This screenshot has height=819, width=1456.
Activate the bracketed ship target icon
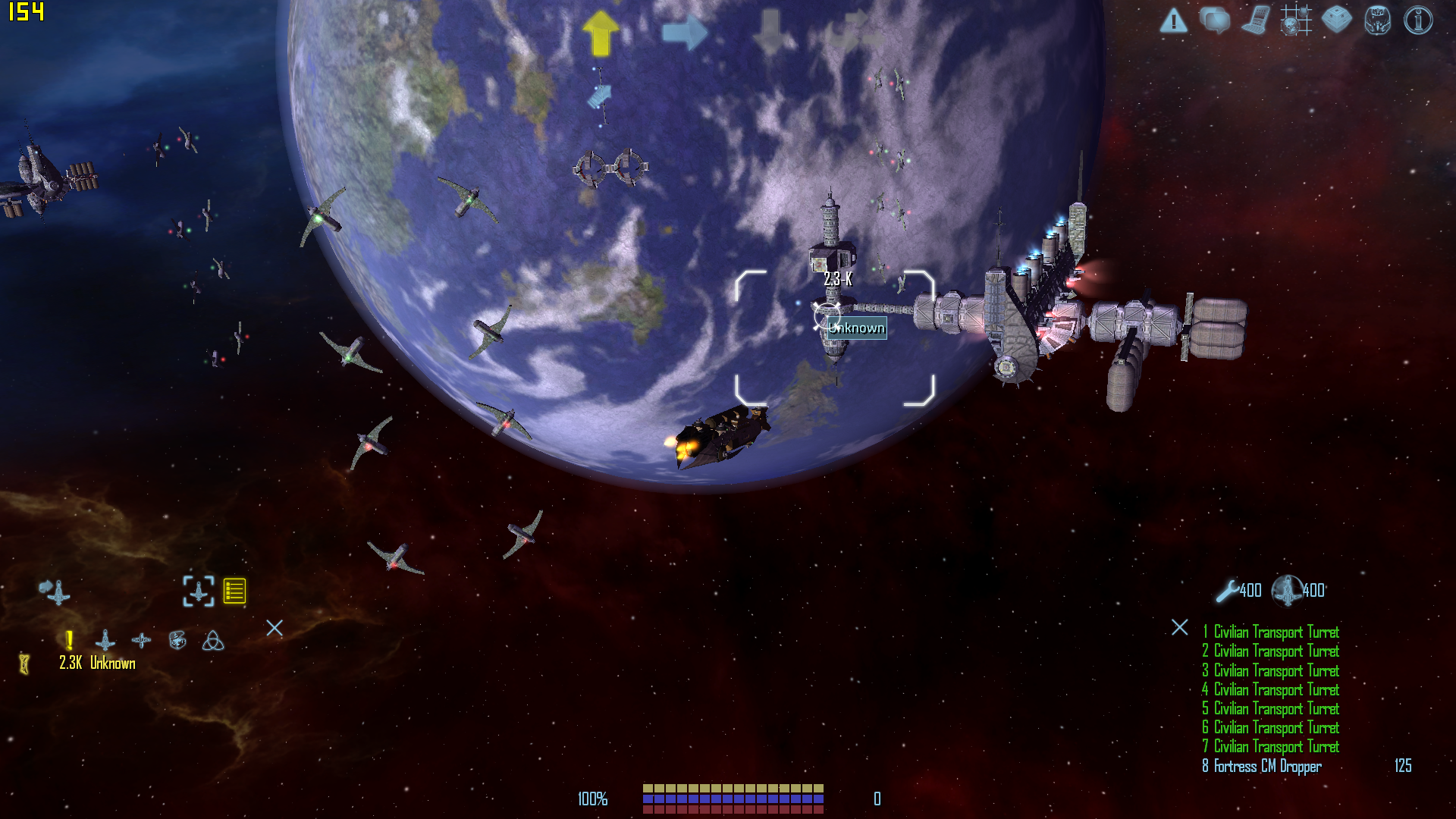(x=199, y=591)
